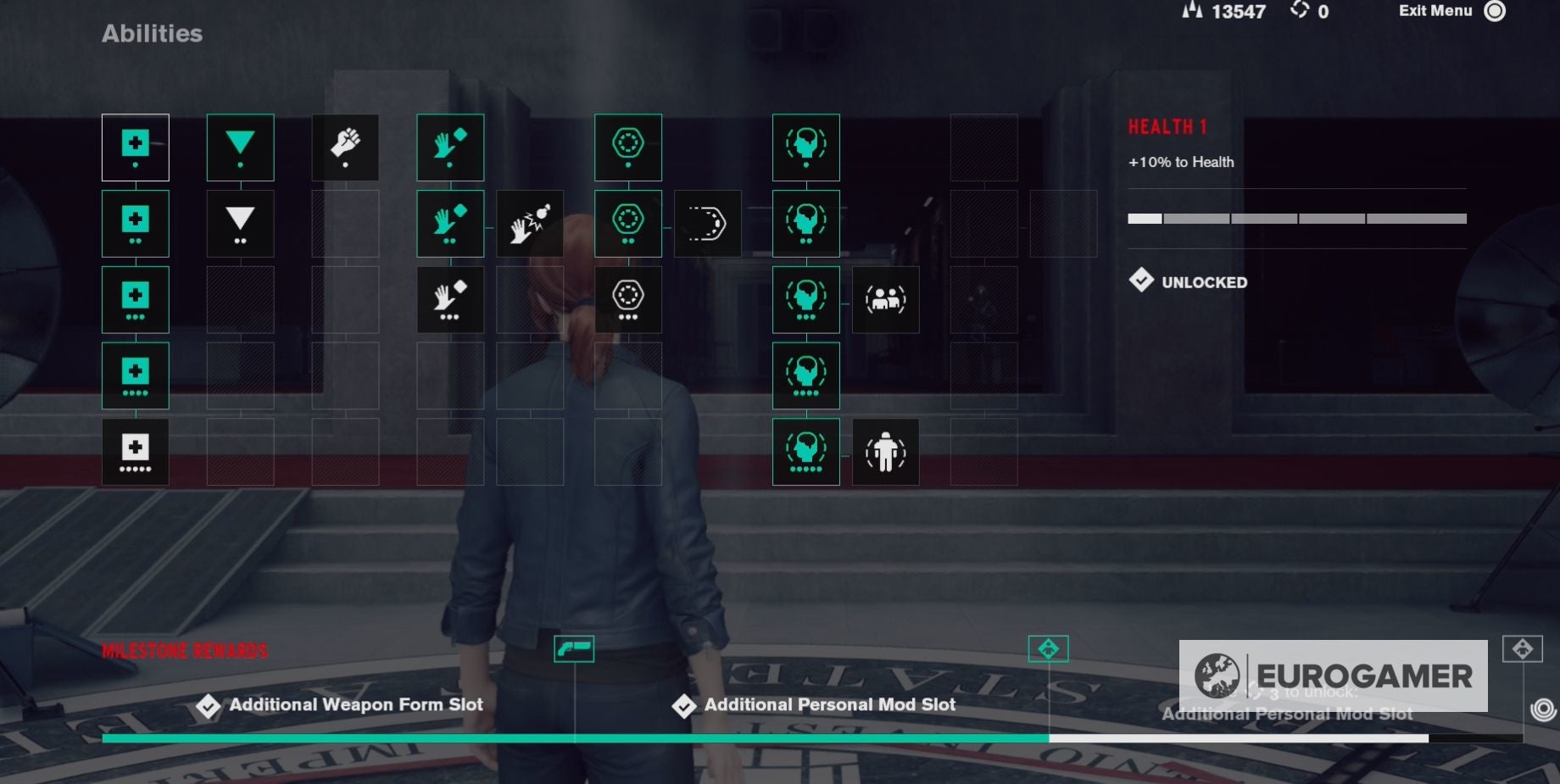Select the teal Launch triangle ability
This screenshot has width=1560, height=784.
(239, 147)
